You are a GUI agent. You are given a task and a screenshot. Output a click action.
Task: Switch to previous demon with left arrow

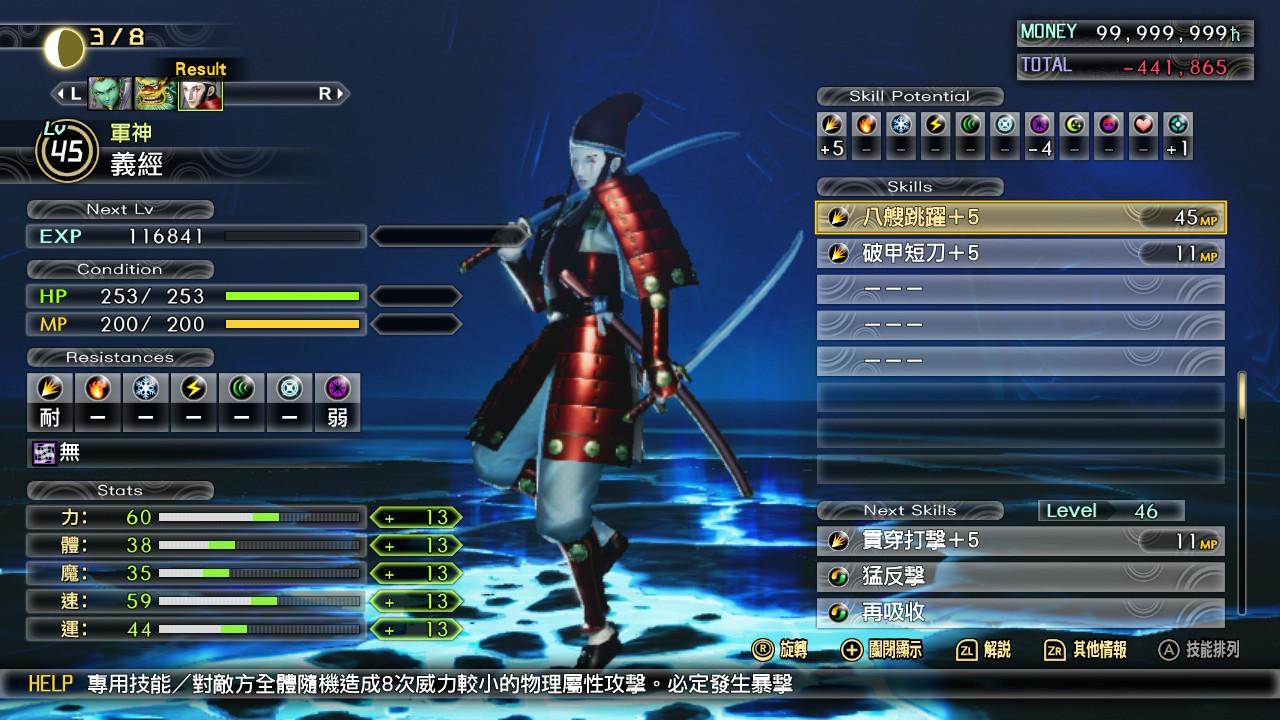tap(69, 94)
